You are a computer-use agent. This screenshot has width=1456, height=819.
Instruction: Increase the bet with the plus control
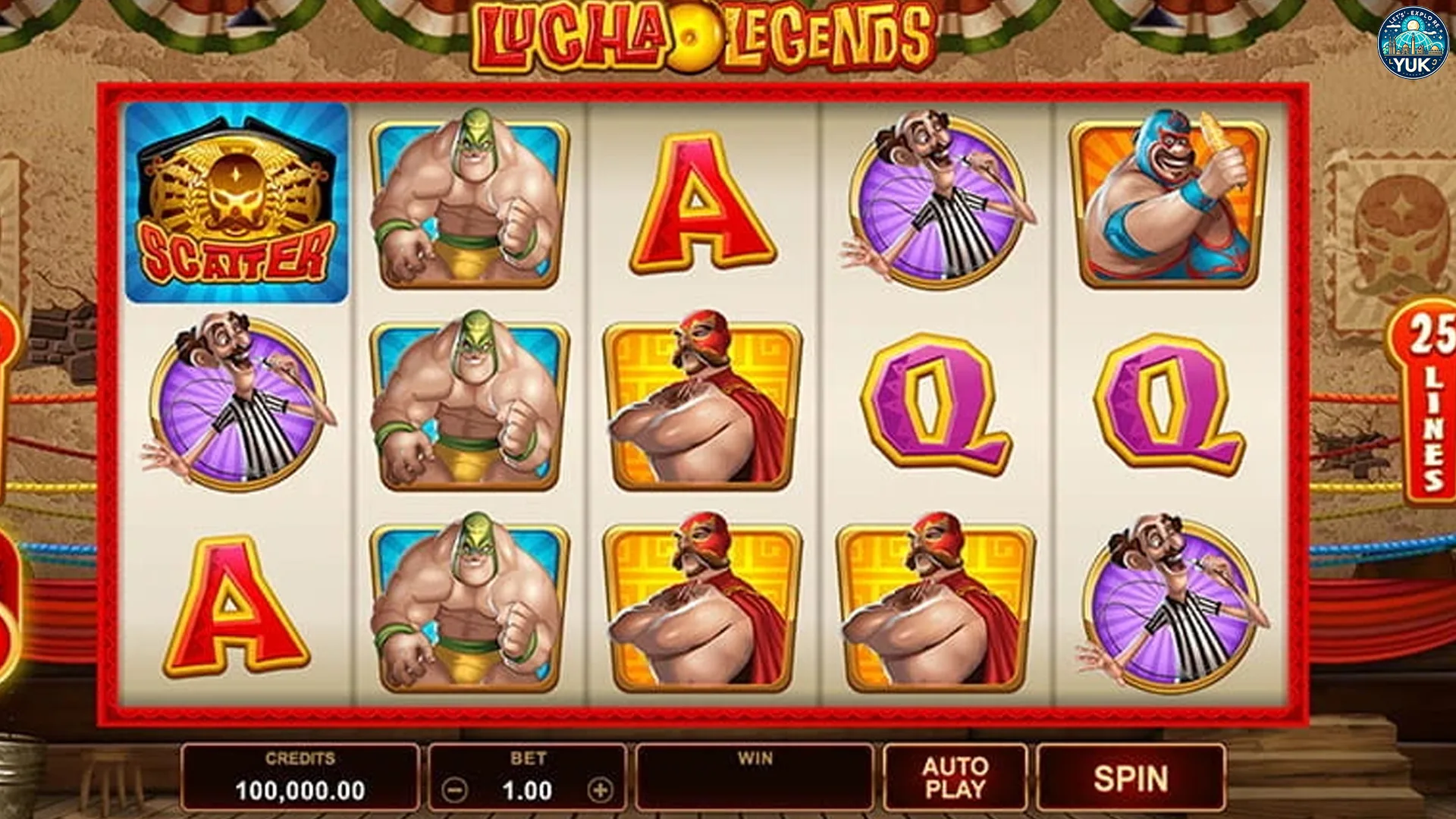pyautogui.click(x=600, y=789)
